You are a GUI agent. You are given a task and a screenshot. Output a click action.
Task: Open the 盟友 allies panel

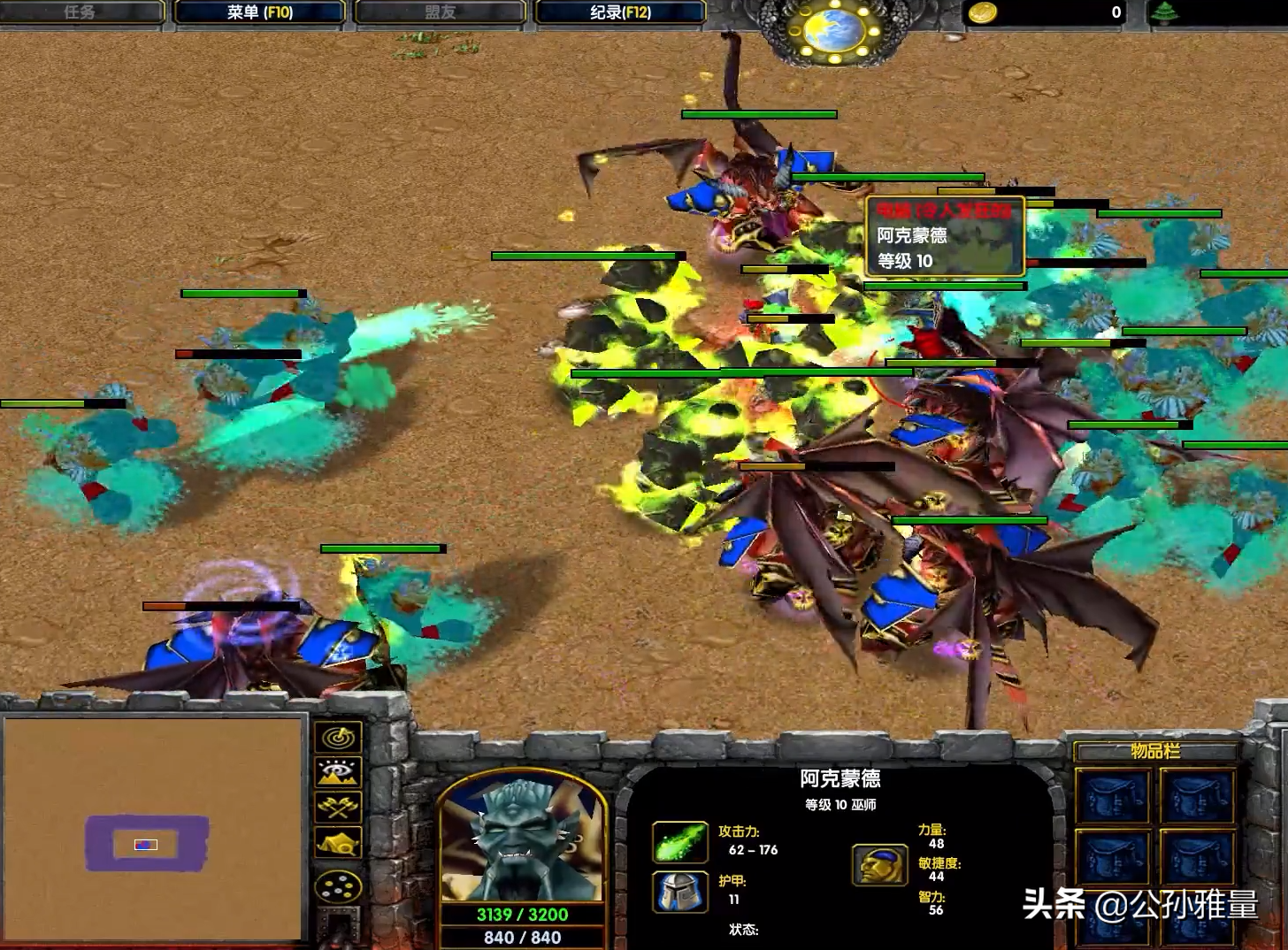(x=440, y=12)
